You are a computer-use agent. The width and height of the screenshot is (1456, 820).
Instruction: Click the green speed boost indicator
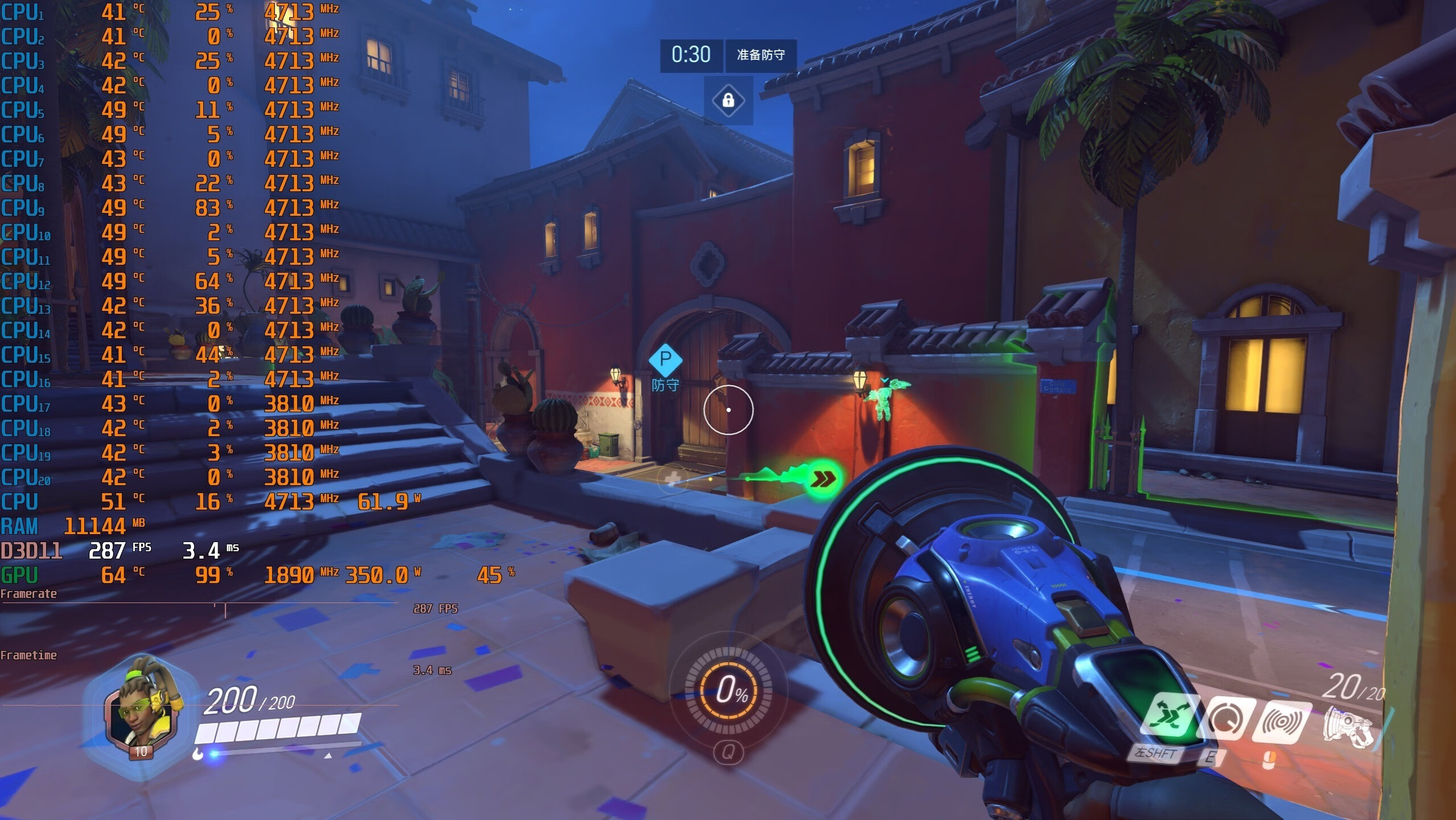click(822, 479)
